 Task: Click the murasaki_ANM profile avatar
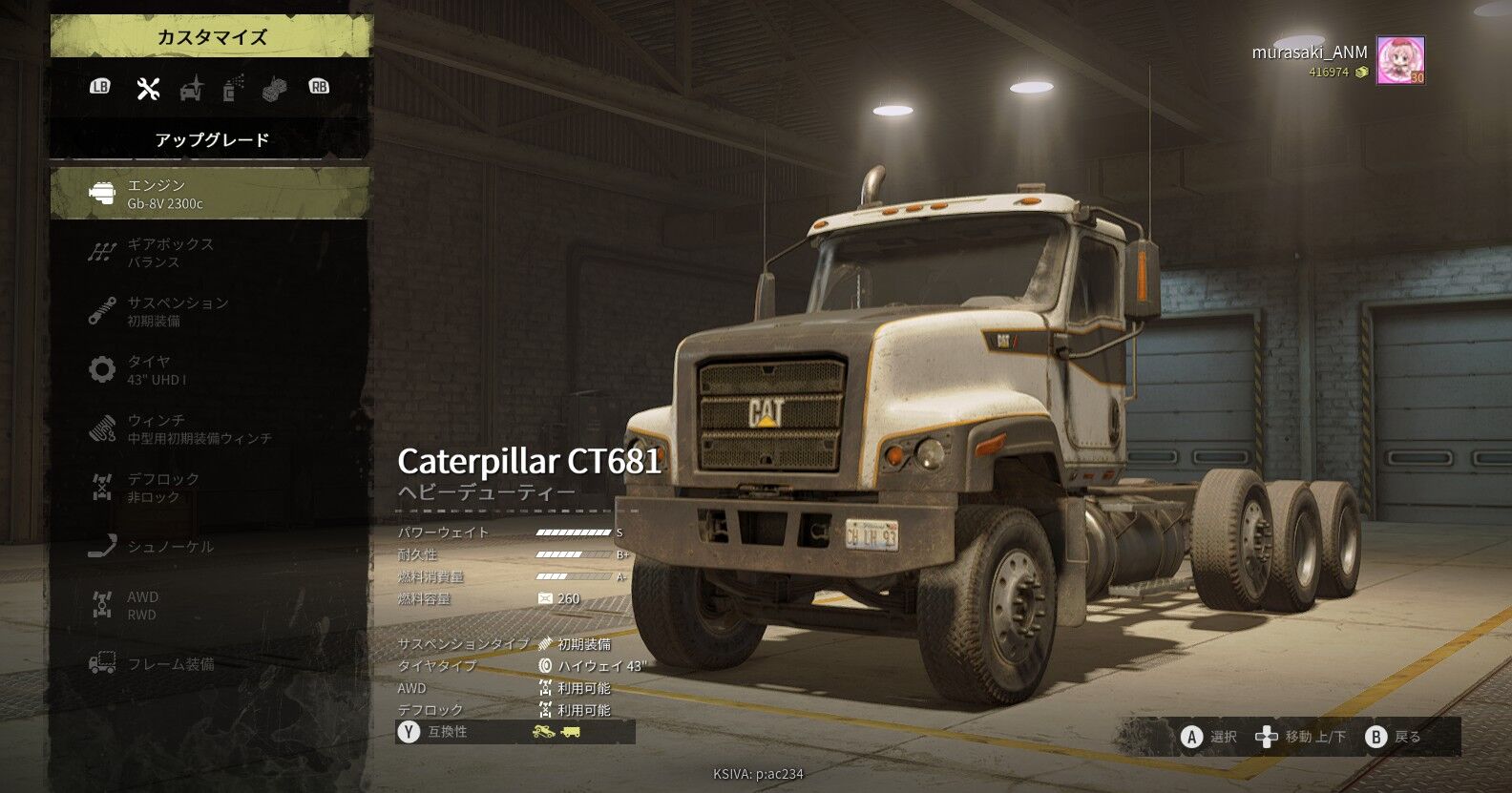point(1400,61)
